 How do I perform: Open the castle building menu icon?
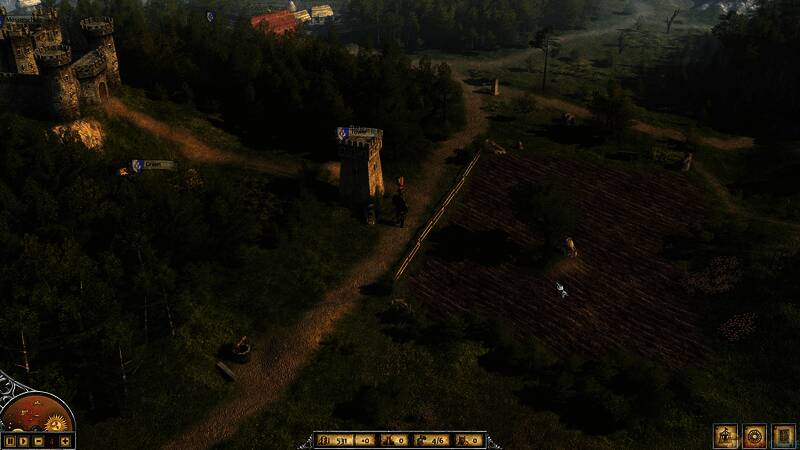pos(725,436)
